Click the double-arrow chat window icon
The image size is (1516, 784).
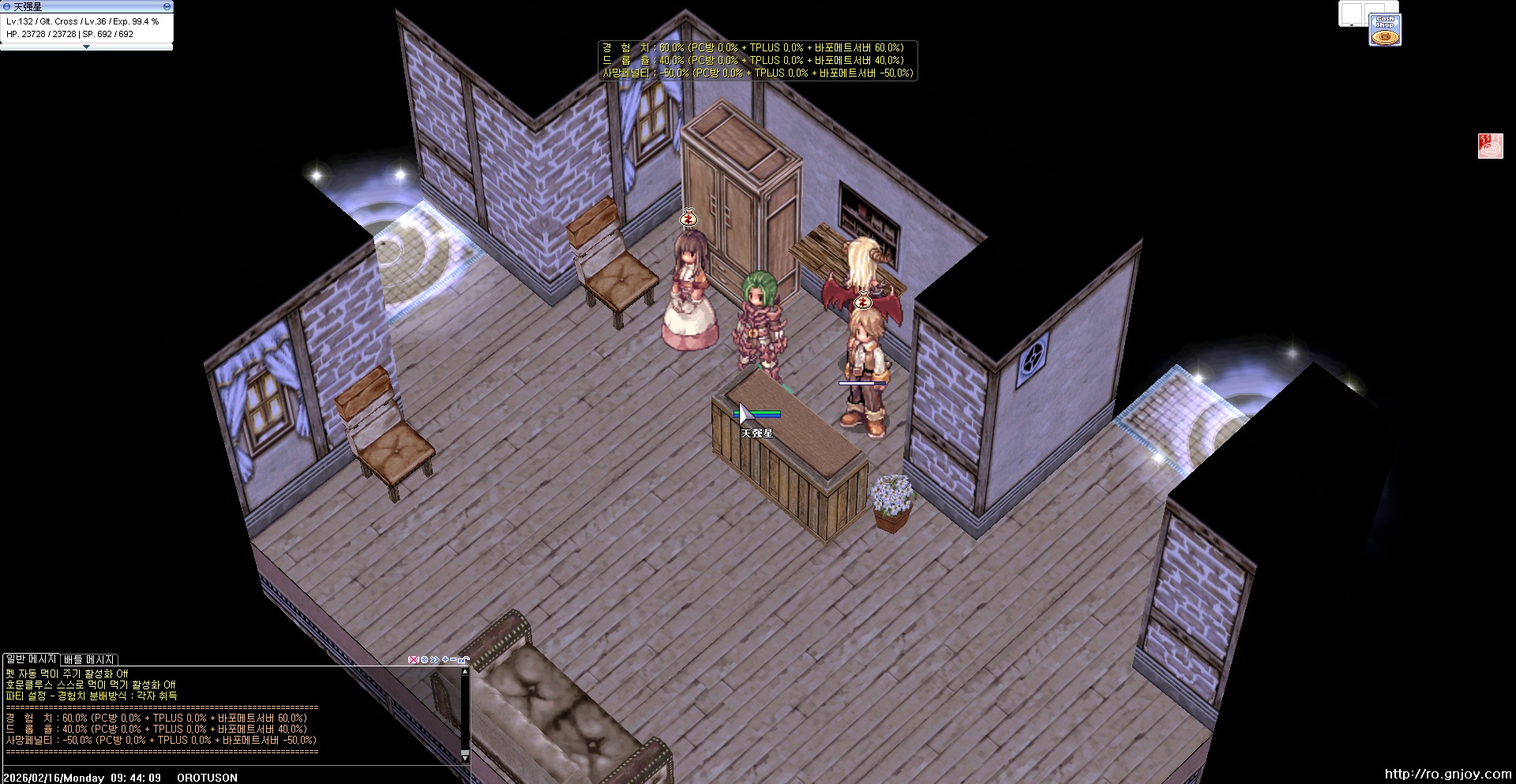click(x=434, y=660)
